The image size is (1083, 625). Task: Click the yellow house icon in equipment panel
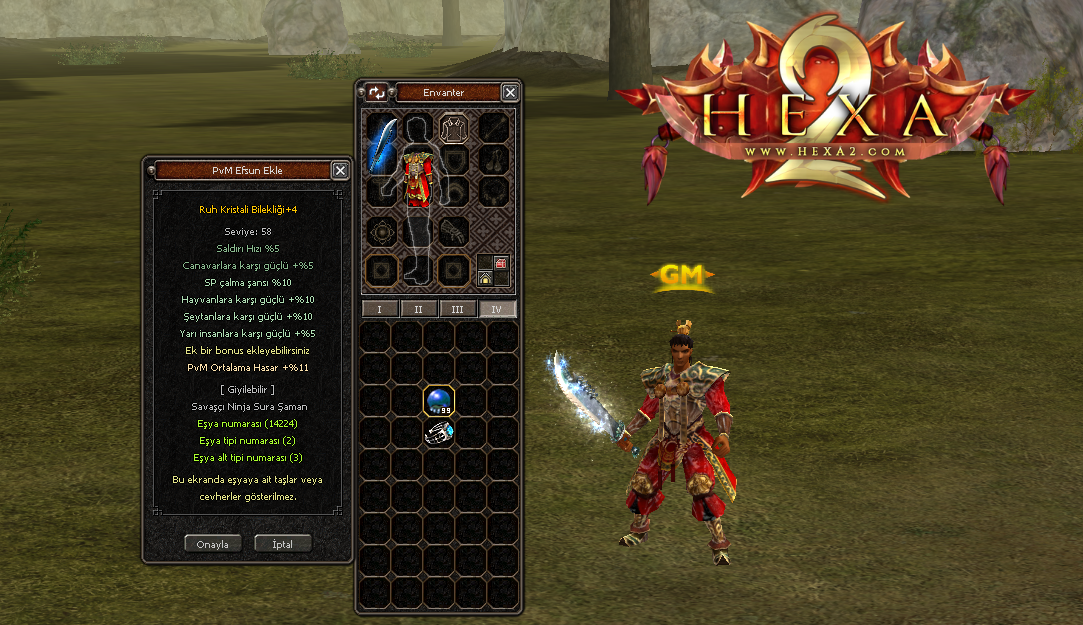click(485, 279)
